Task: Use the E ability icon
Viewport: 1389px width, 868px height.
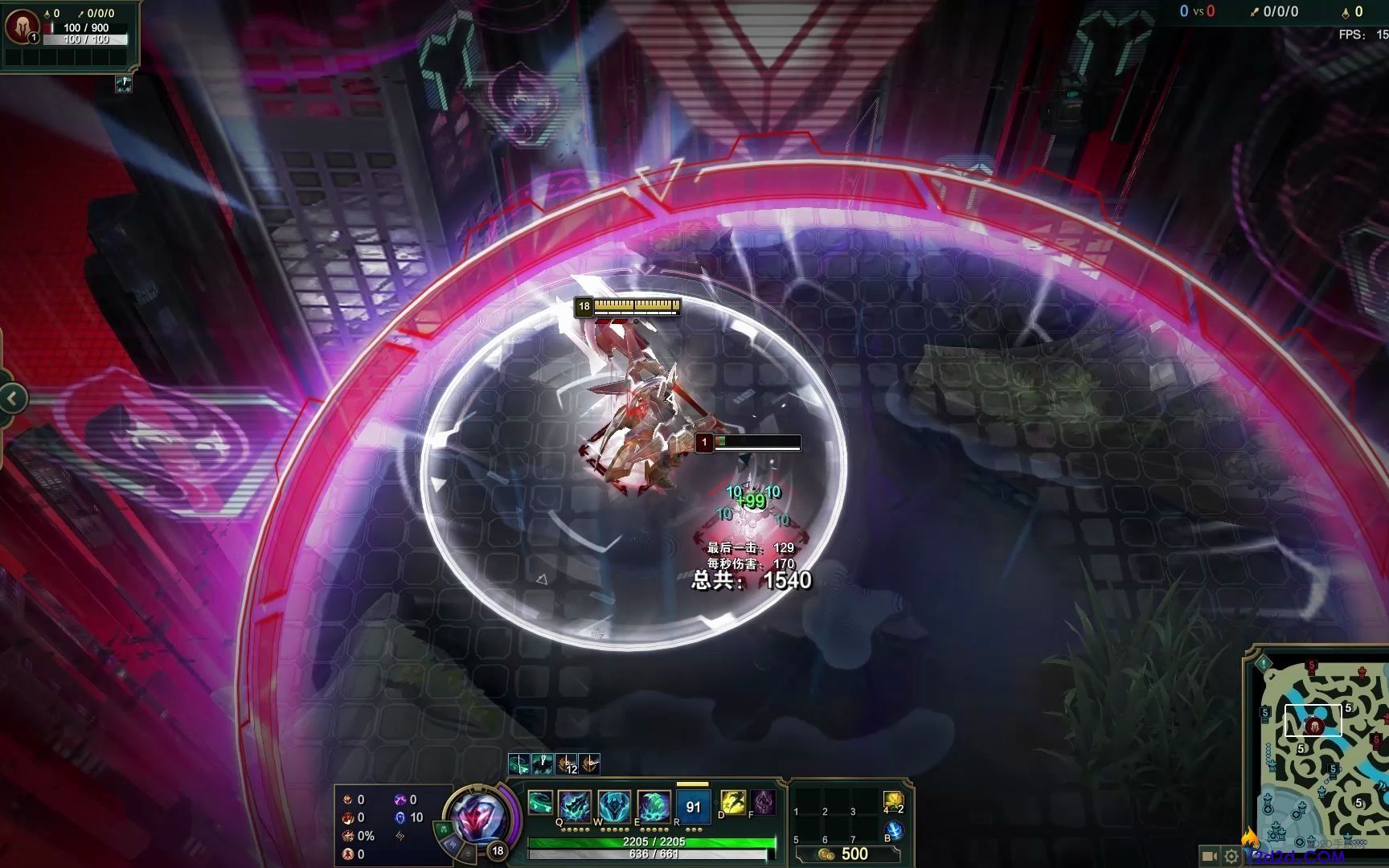Action: pyautogui.click(x=654, y=805)
